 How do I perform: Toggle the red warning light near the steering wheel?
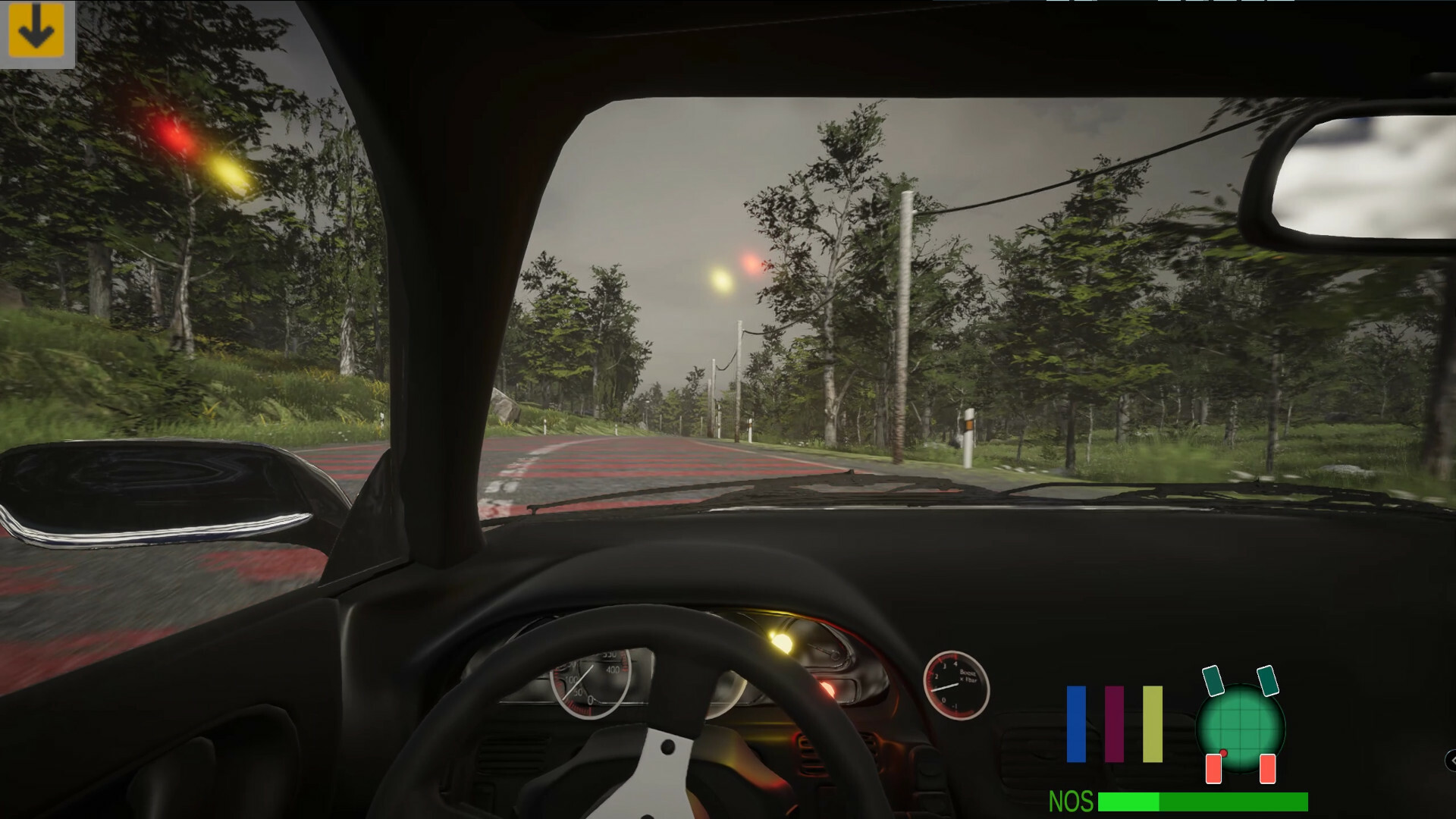click(x=830, y=691)
